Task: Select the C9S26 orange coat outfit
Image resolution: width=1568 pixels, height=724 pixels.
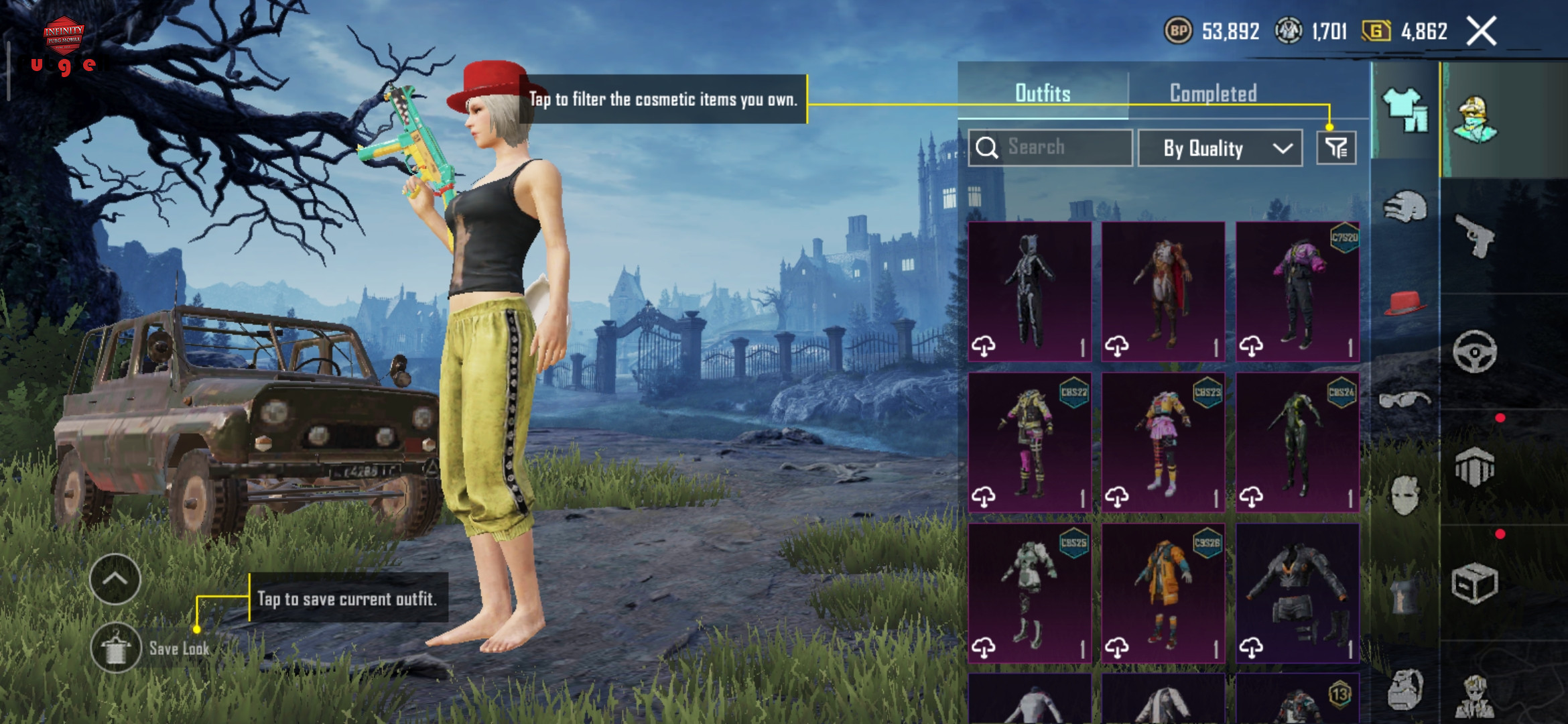Action: (1163, 593)
